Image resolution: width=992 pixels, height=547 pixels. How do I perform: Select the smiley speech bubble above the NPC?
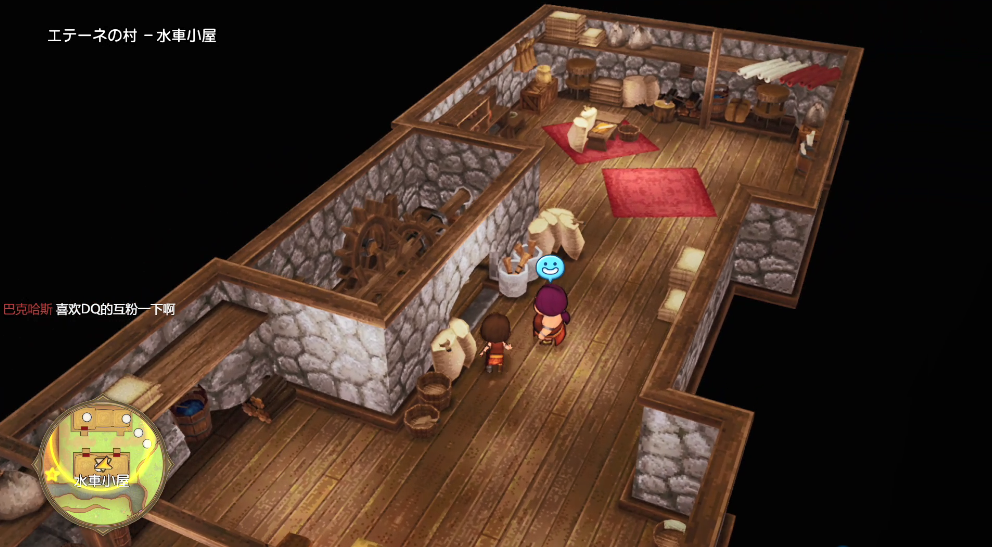click(x=550, y=267)
